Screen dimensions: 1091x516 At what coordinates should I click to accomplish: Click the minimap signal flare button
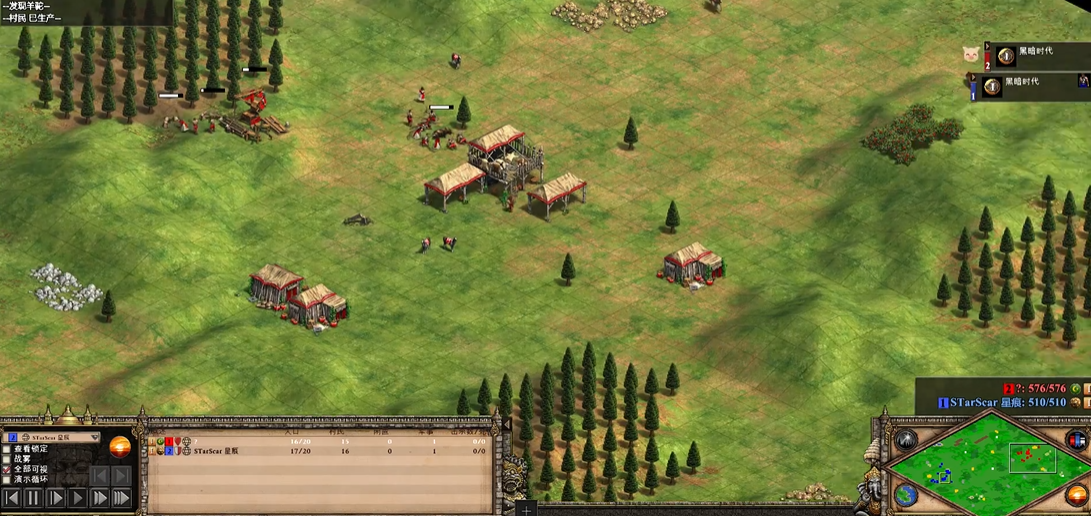(905, 441)
